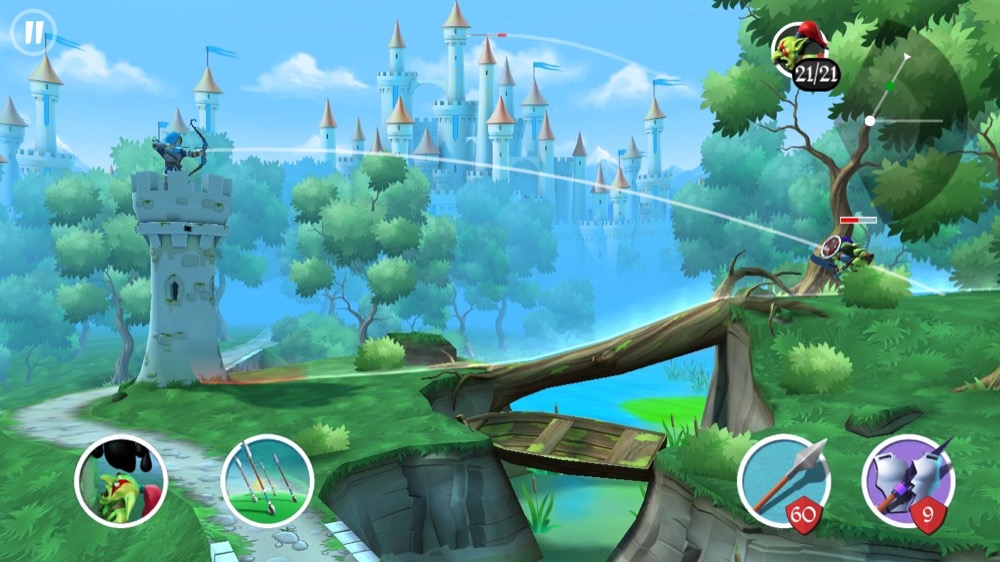1000x562 pixels.
Task: Trigger the arrow volley ability
Action: (x=267, y=481)
